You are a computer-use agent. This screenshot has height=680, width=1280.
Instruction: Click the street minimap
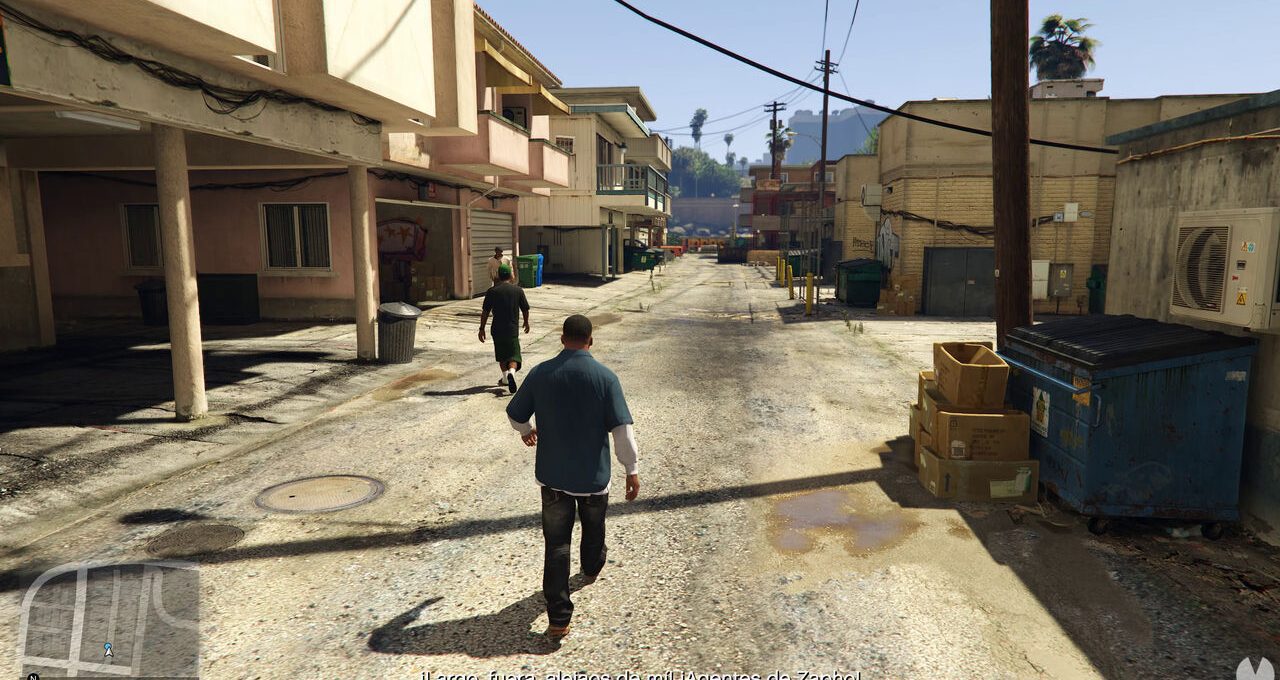108,620
